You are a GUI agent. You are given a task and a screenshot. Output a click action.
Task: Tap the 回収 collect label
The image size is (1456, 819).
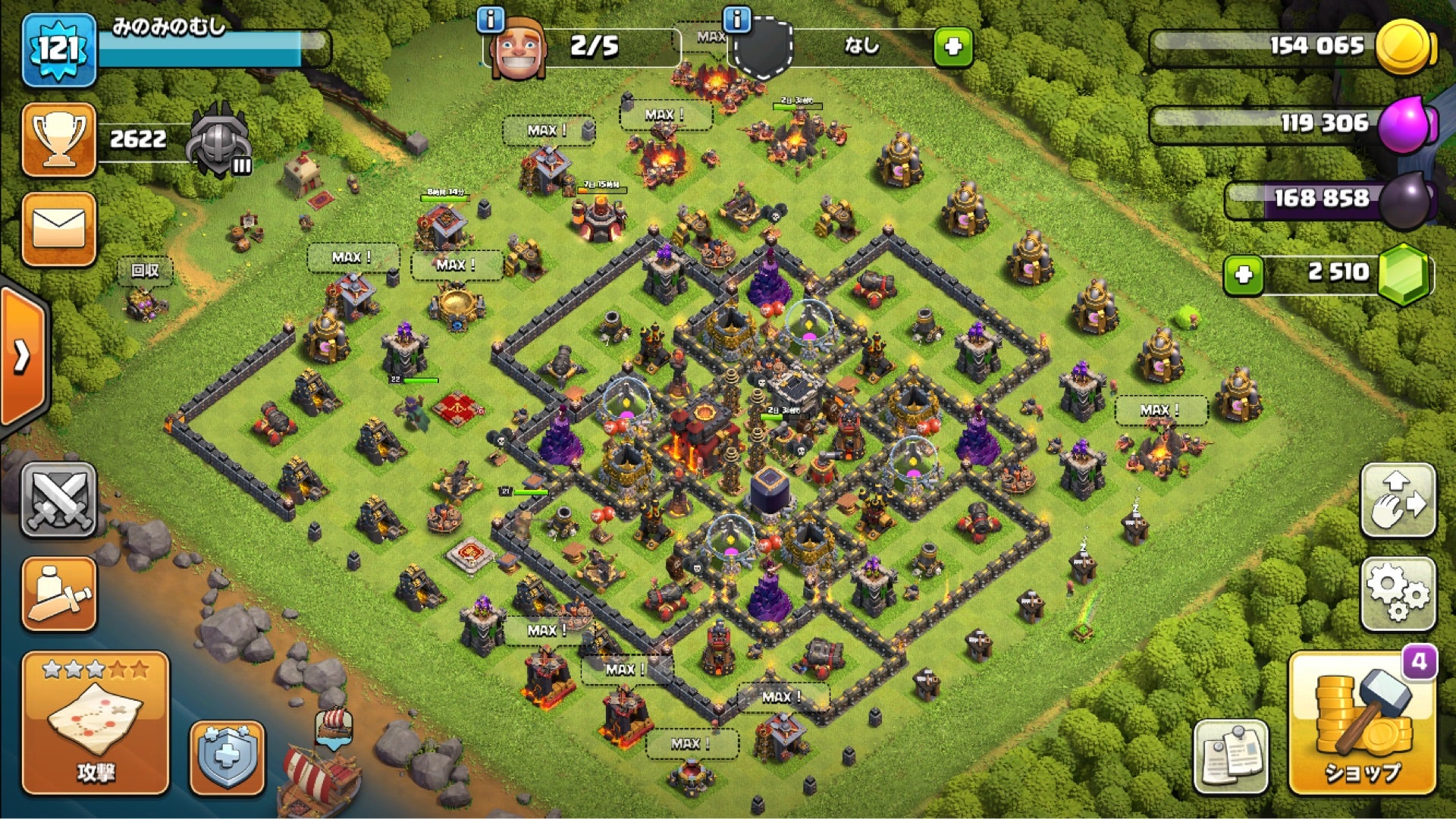tap(145, 271)
